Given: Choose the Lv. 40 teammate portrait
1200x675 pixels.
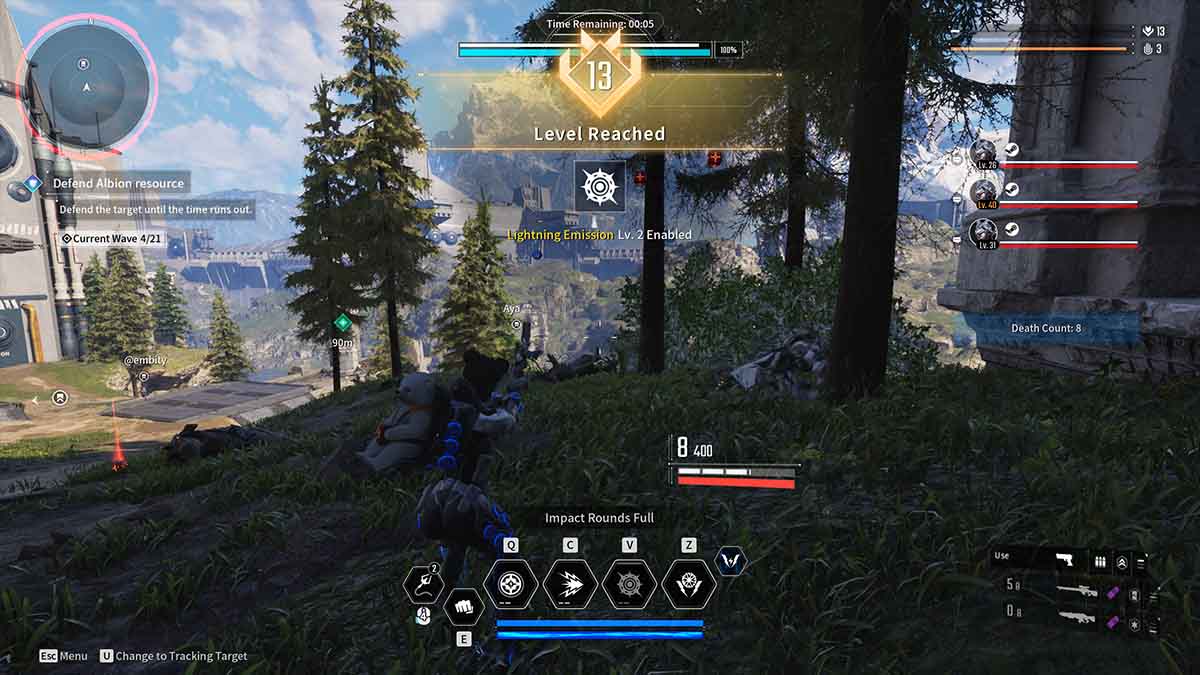Looking at the screenshot, I should (x=984, y=192).
